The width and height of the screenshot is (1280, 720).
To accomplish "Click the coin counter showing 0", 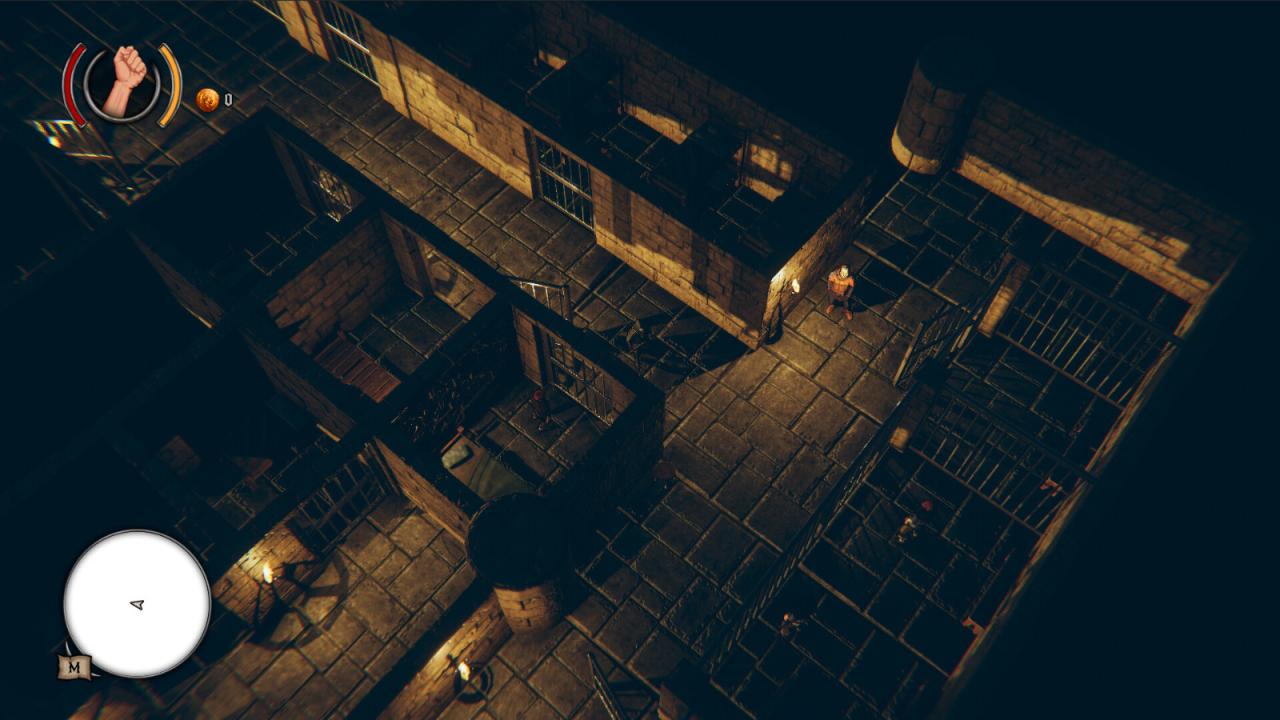I will pyautogui.click(x=228, y=100).
